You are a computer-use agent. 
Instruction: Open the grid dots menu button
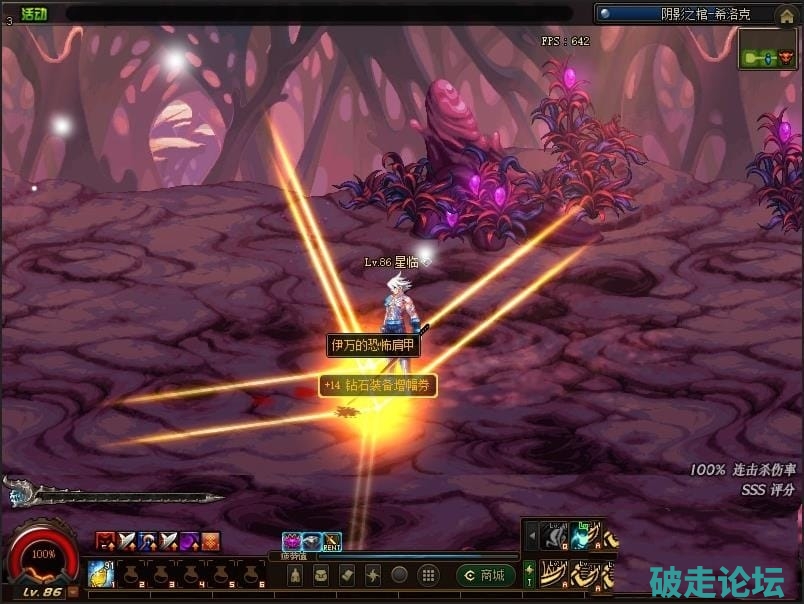(427, 575)
